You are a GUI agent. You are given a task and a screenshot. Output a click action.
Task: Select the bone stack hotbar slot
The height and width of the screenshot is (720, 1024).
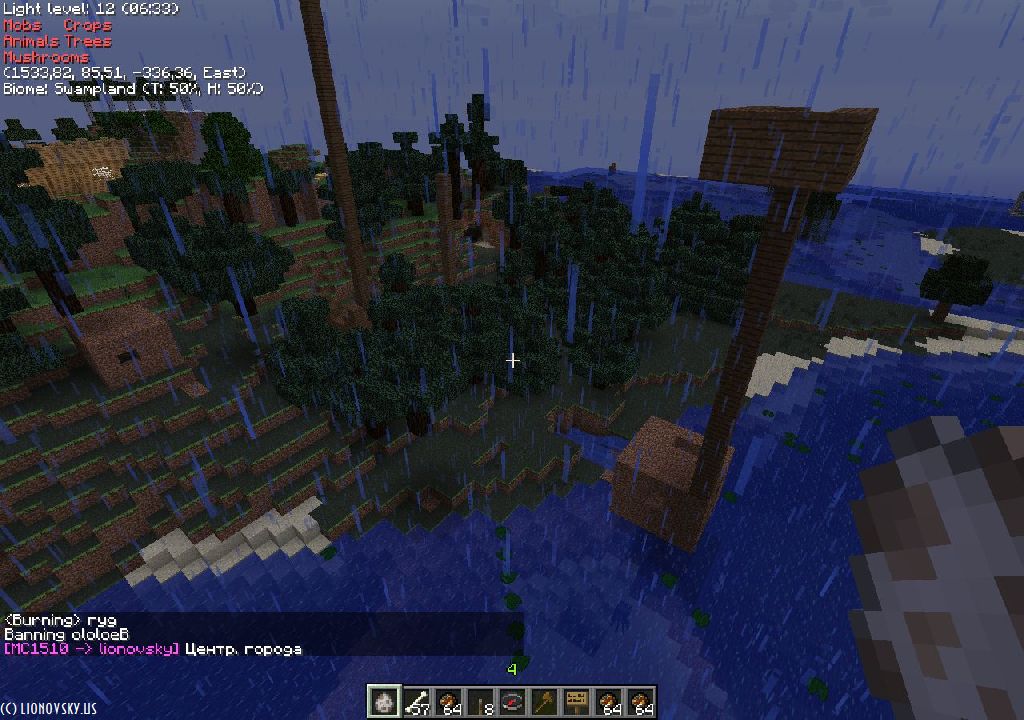pyautogui.click(x=416, y=702)
